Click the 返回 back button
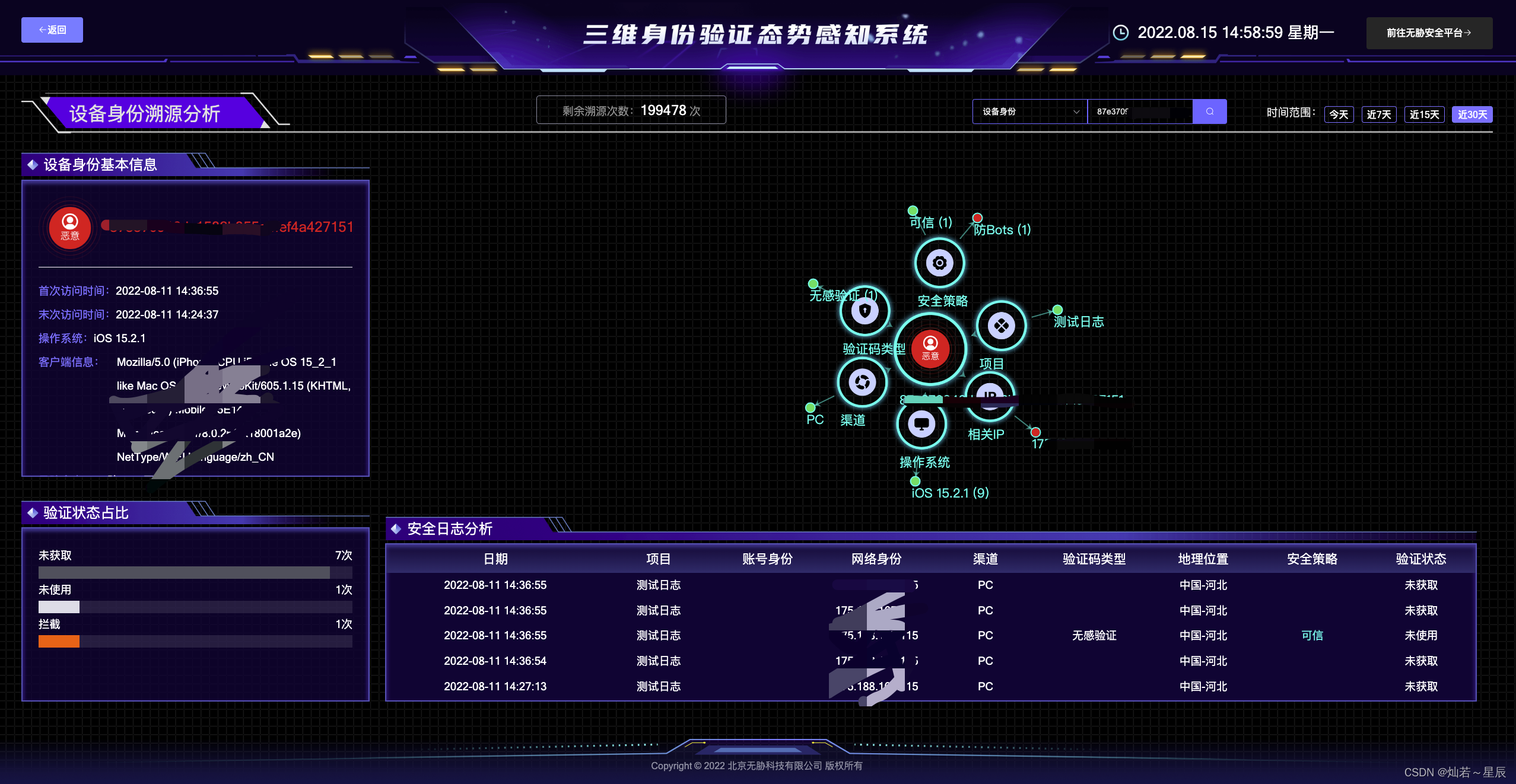The image size is (1516, 784). [52, 30]
